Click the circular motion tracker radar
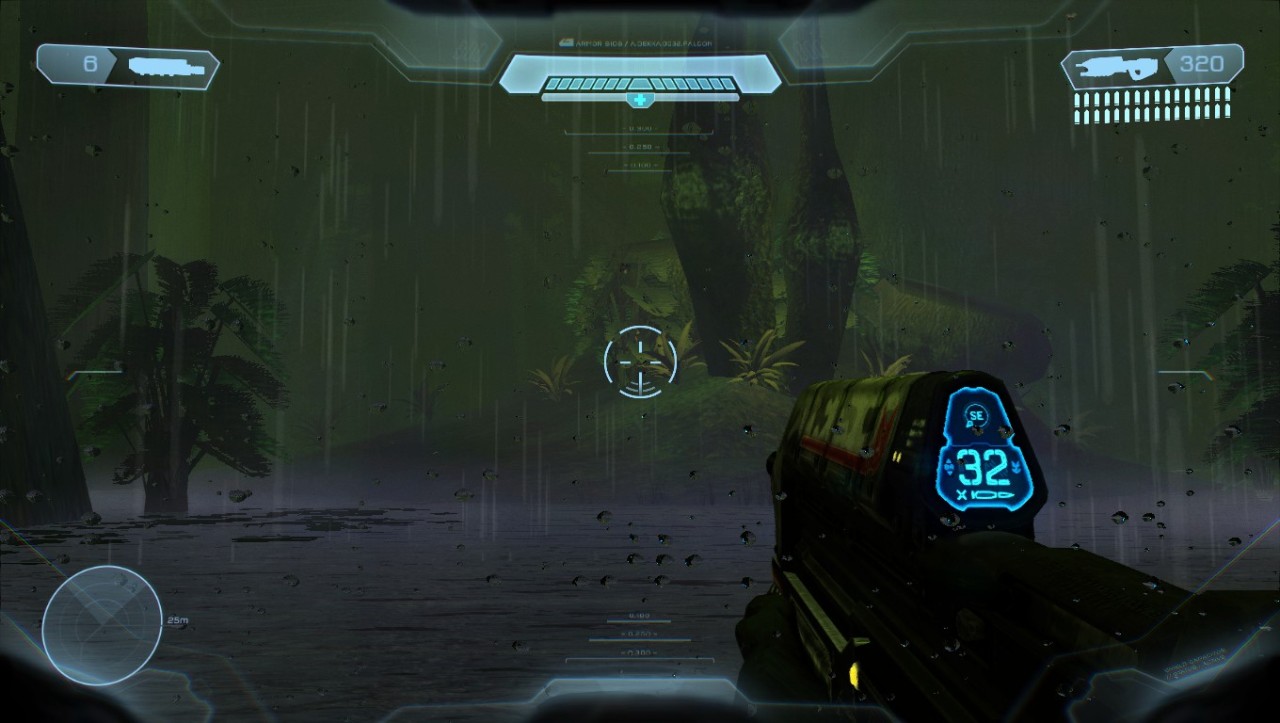The image size is (1280, 723). (102, 625)
